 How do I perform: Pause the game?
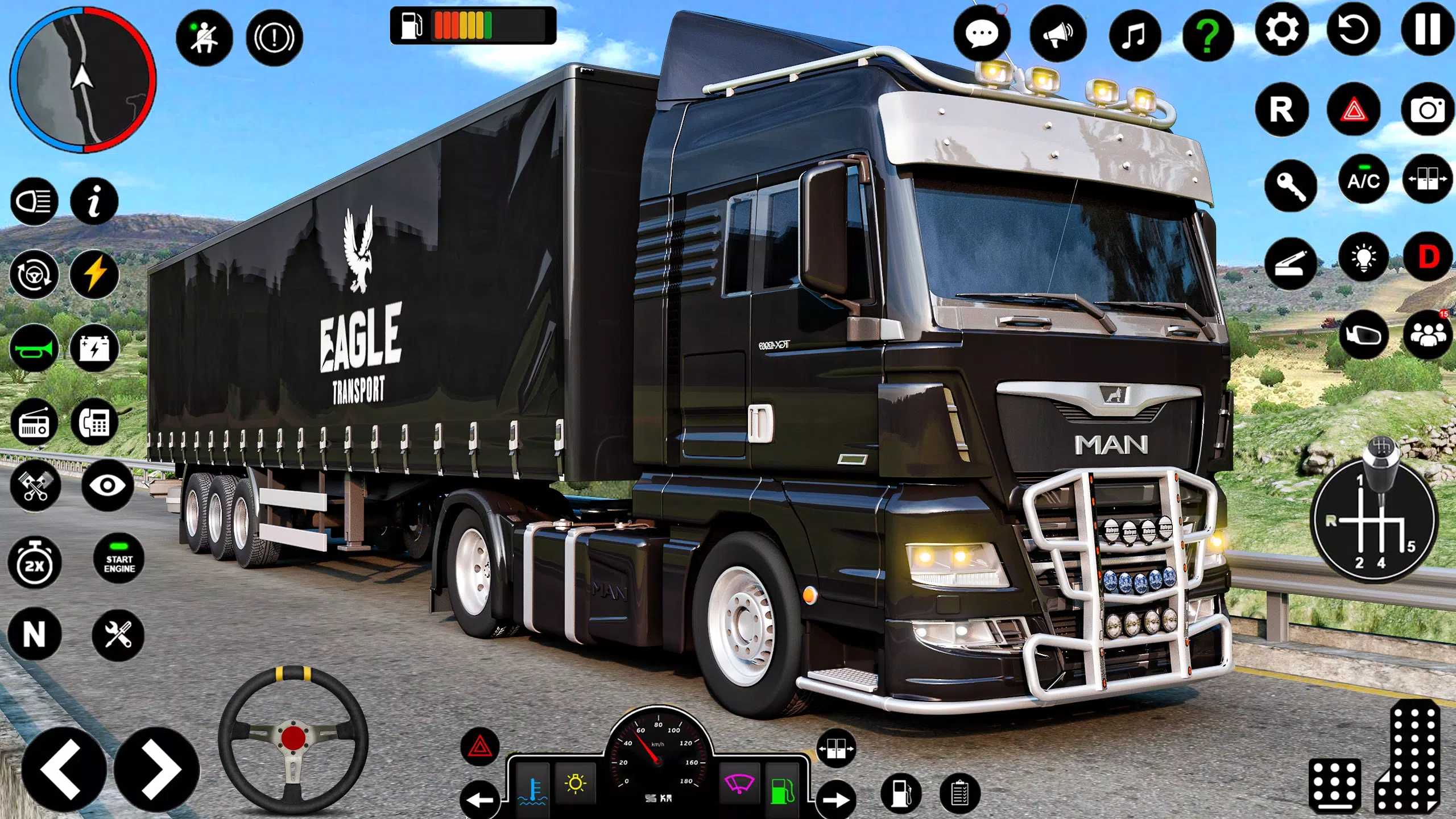(1427, 30)
